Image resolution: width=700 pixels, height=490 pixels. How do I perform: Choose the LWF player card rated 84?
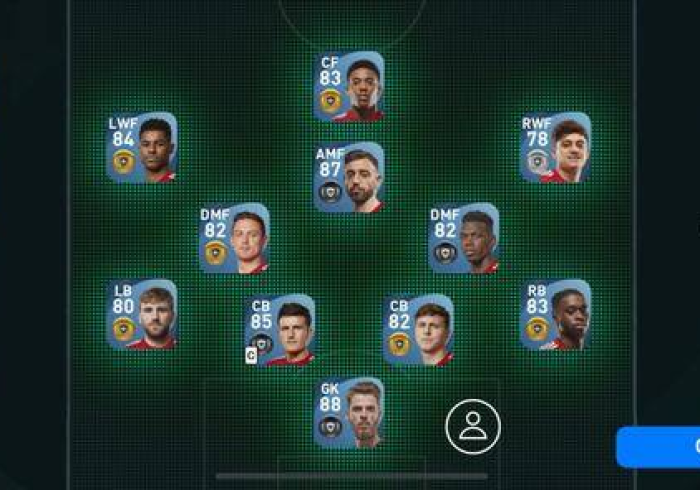point(141,147)
